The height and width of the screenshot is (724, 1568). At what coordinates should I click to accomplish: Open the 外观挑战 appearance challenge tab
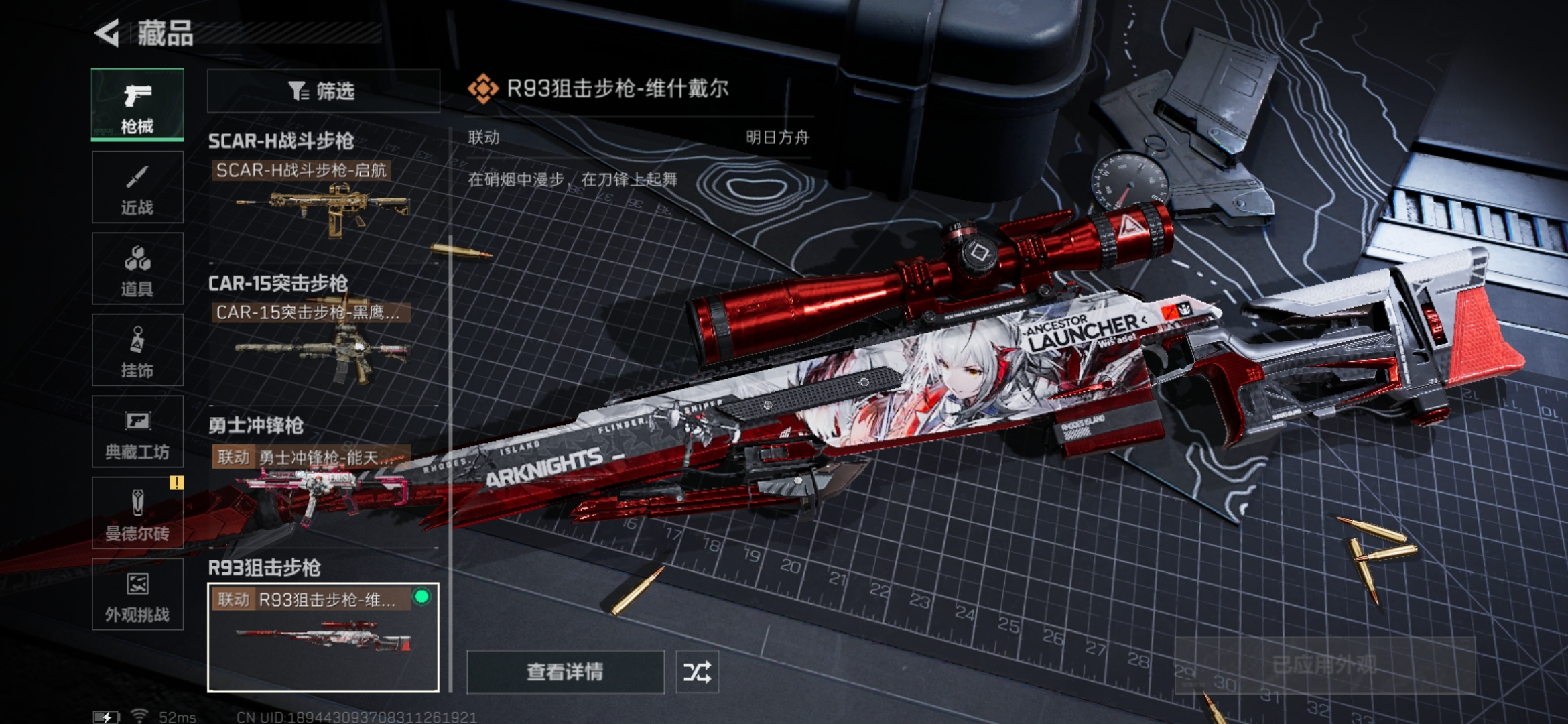coord(137,595)
